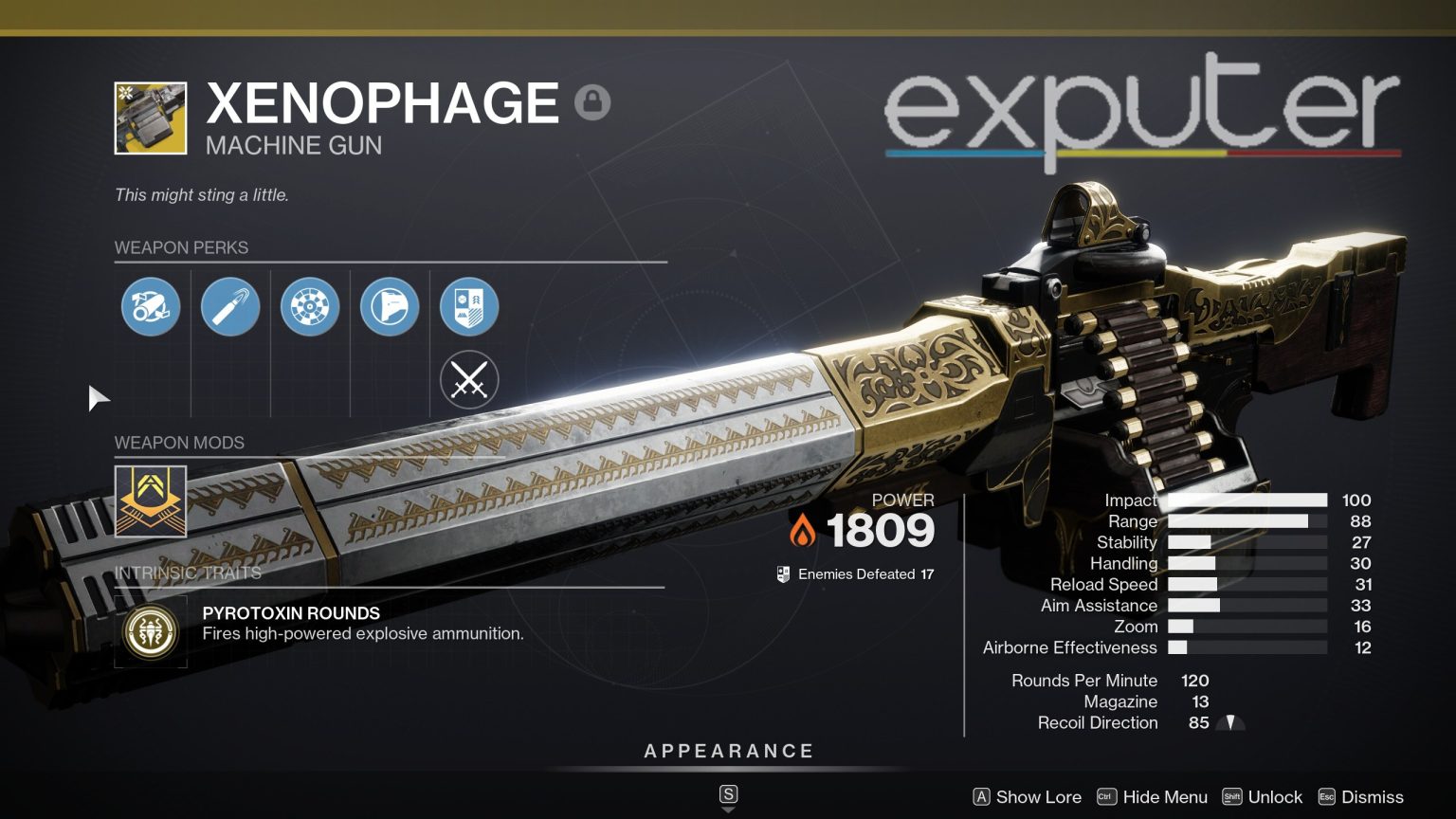Click the lock icon beside Xenophage
The width and height of the screenshot is (1456, 819).
(592, 100)
